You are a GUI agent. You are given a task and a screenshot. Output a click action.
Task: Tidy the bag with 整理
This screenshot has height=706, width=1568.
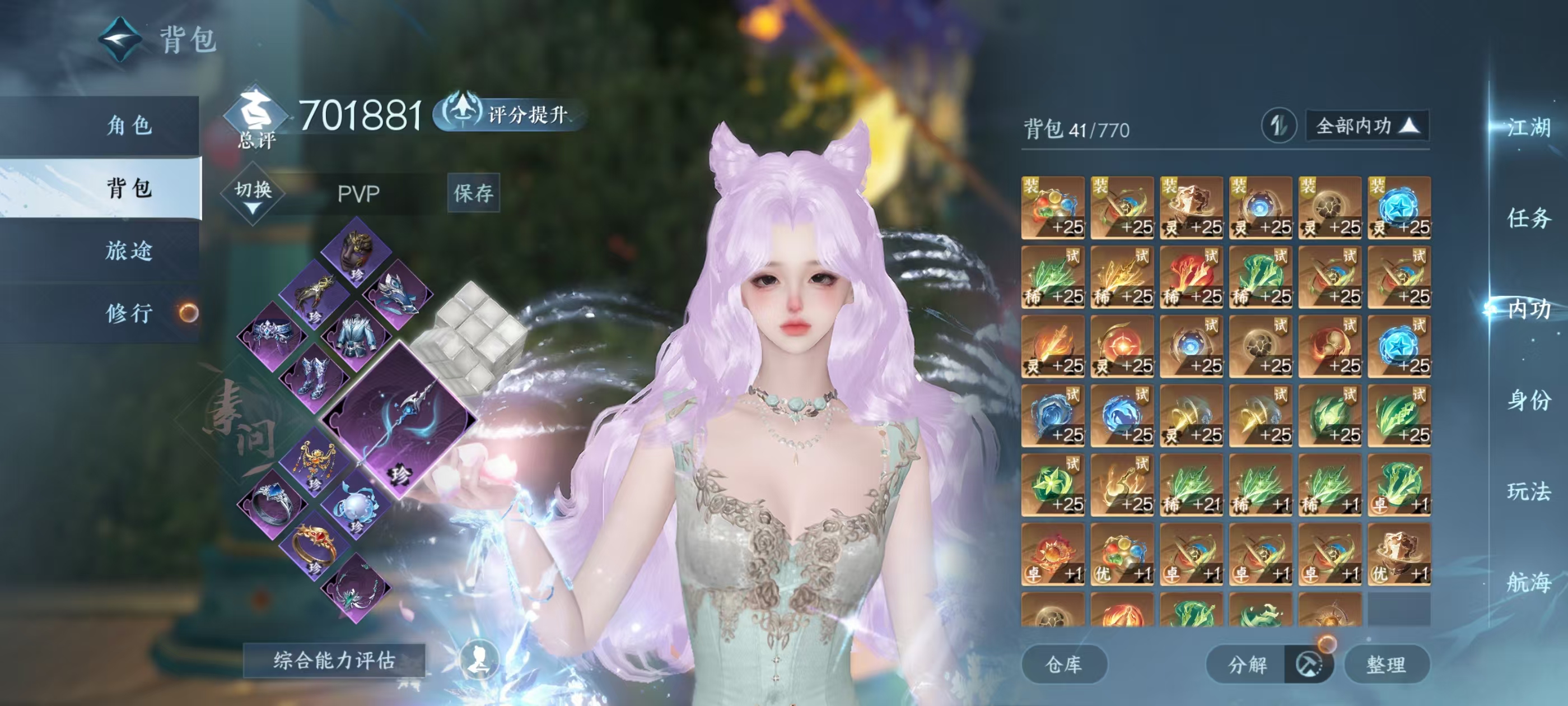[x=1386, y=665]
